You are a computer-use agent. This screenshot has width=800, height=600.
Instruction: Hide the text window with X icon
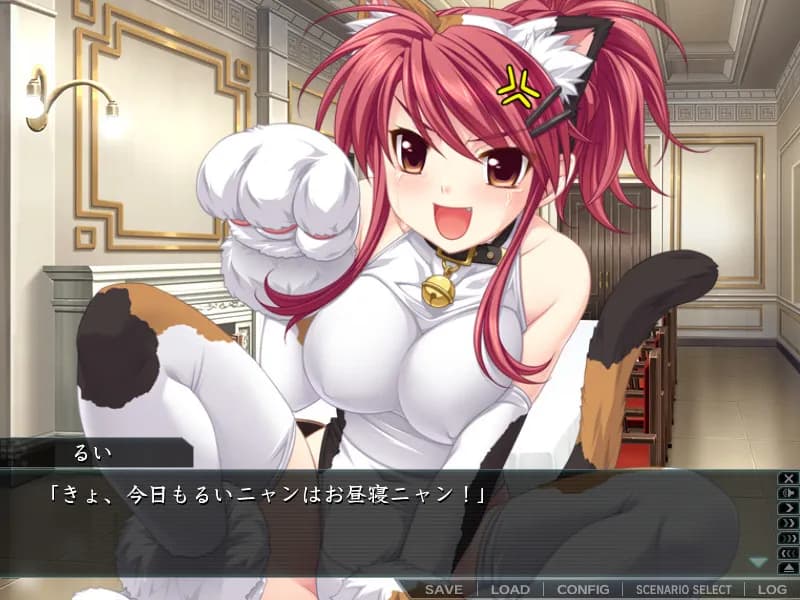point(788,478)
